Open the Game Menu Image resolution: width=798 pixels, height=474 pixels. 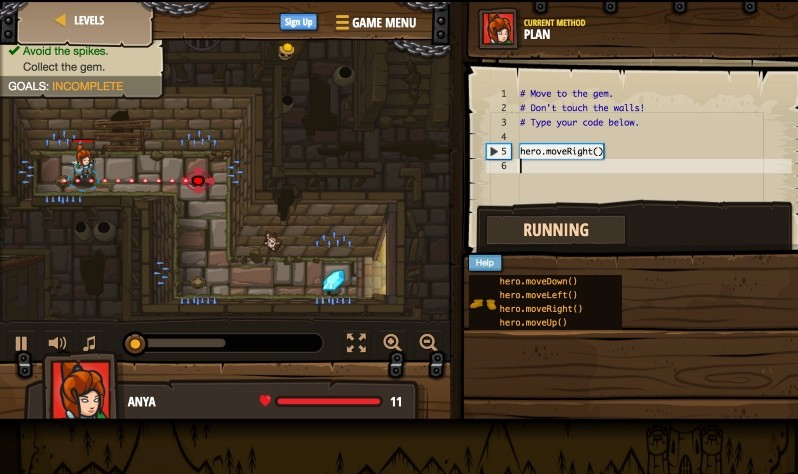click(376, 22)
